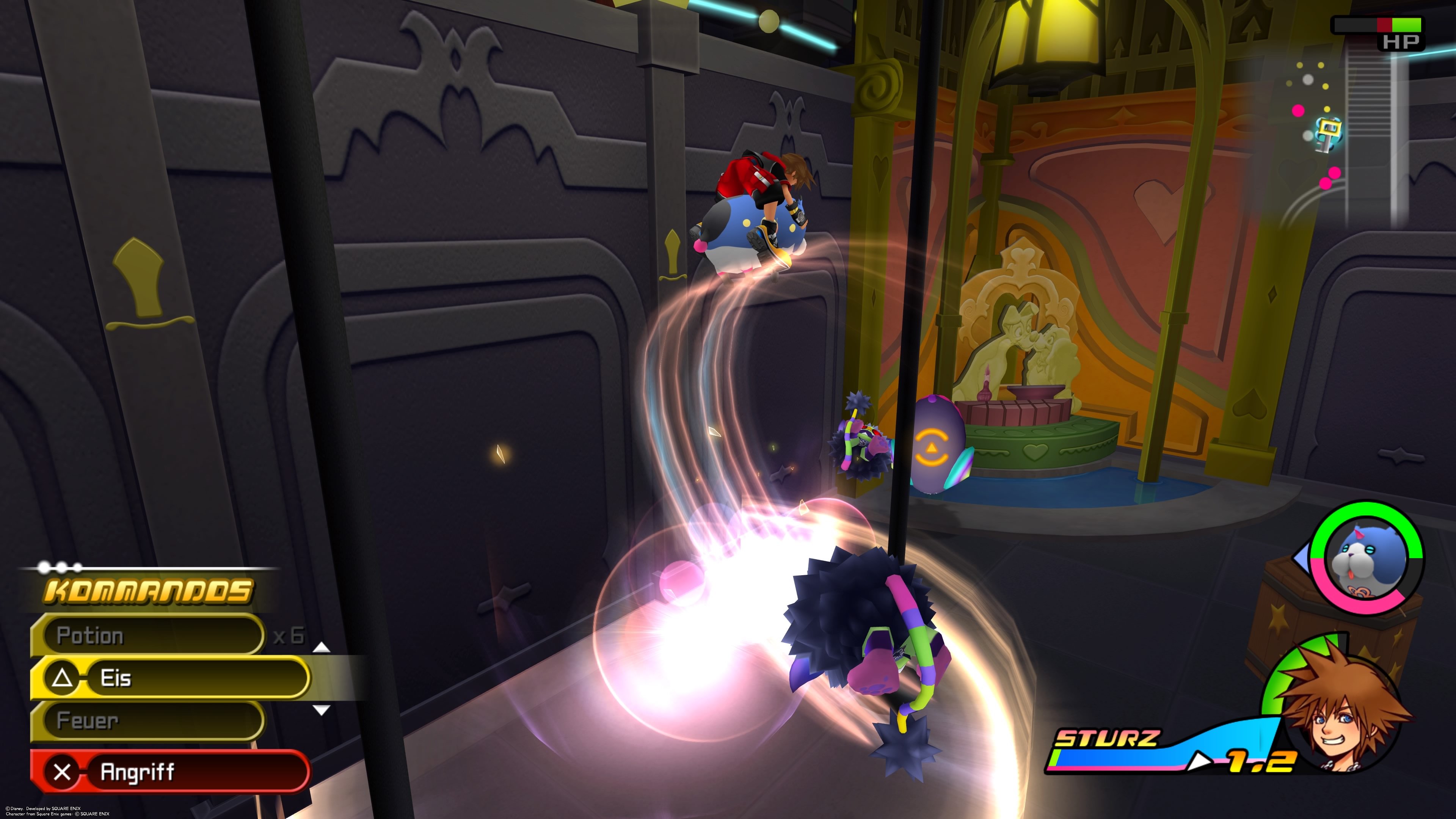Select the highlighted Eis command slot

[169, 678]
